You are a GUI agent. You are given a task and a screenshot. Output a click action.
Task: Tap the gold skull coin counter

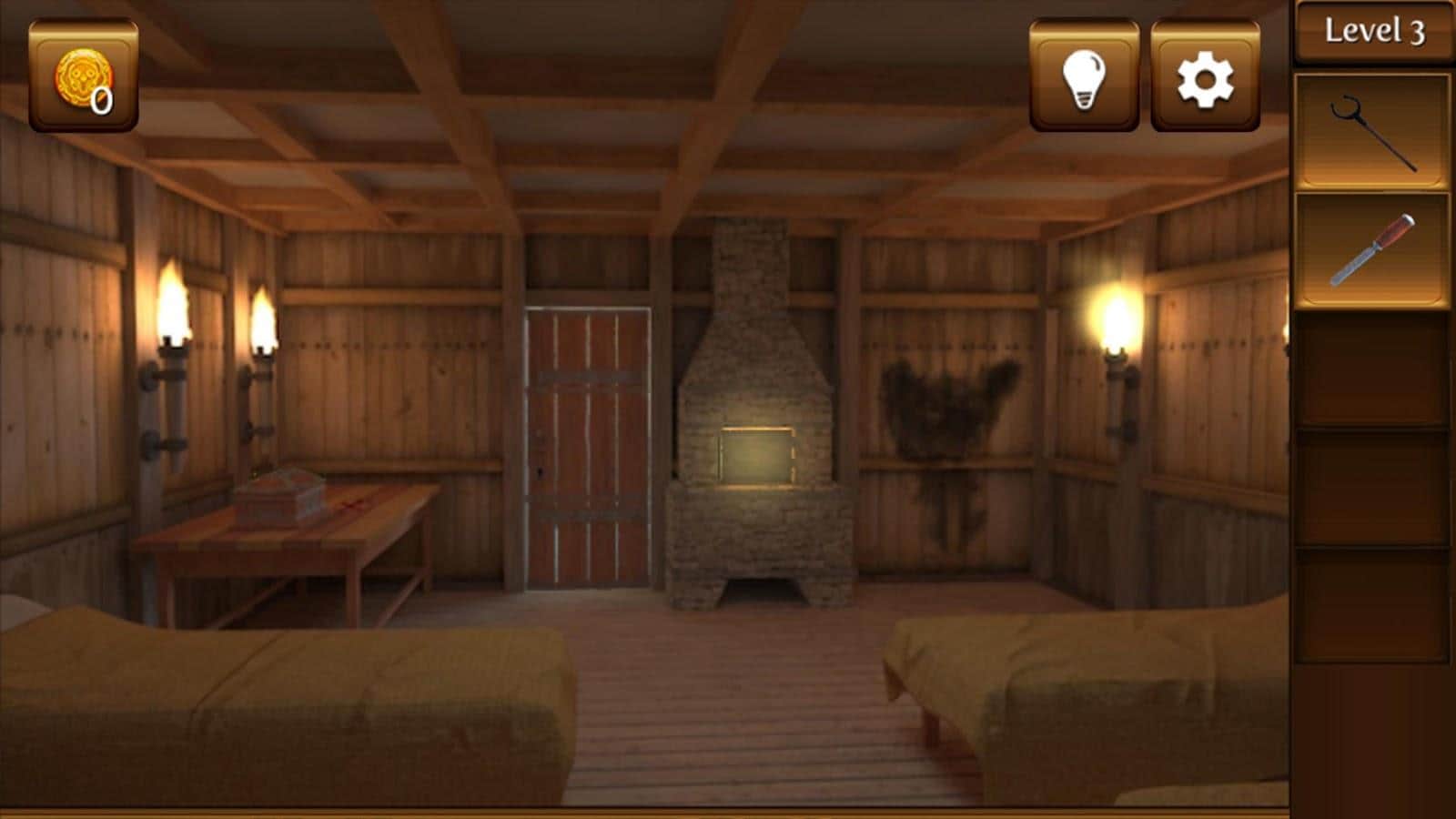(x=84, y=77)
